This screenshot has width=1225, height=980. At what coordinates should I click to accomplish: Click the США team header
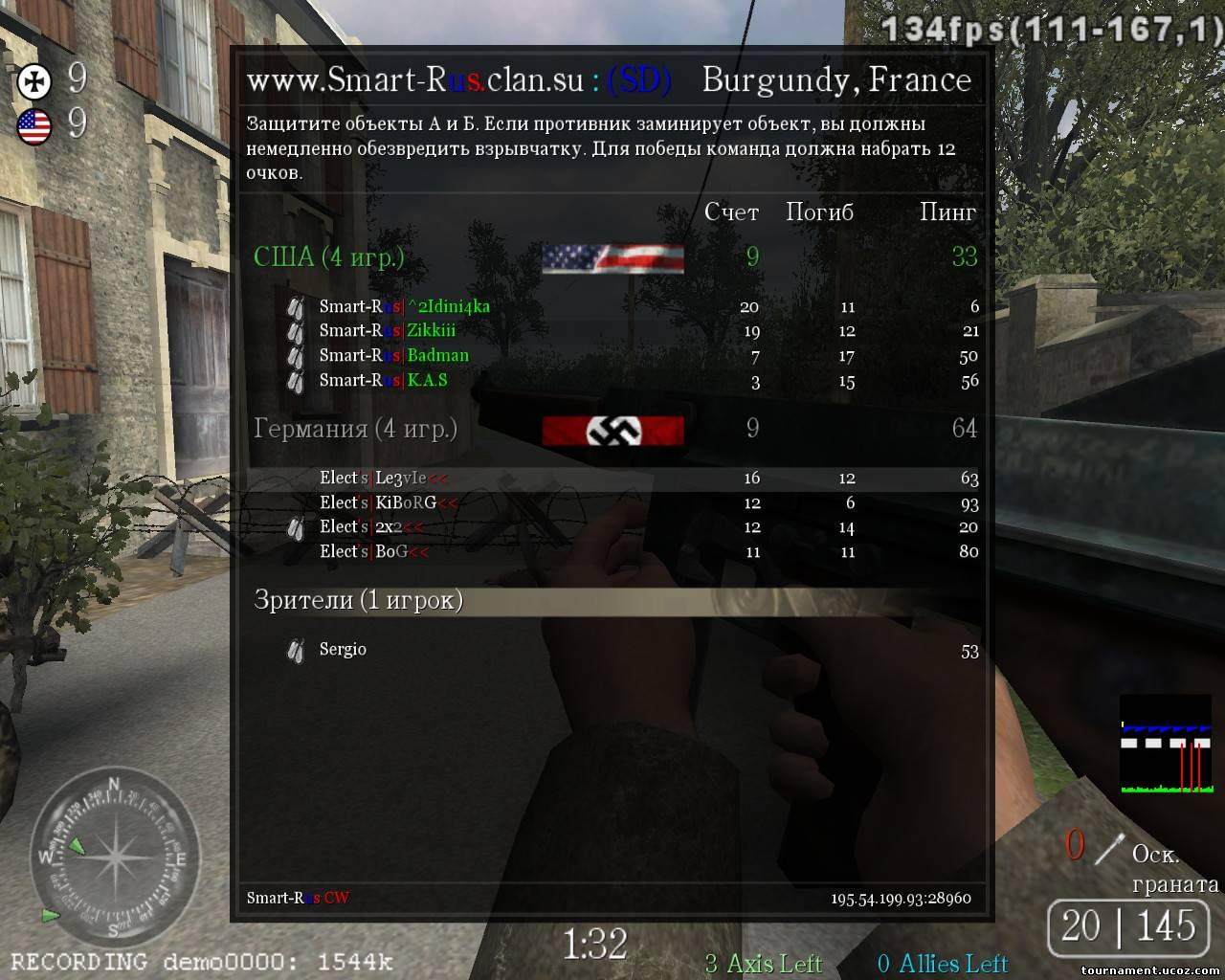[x=328, y=256]
